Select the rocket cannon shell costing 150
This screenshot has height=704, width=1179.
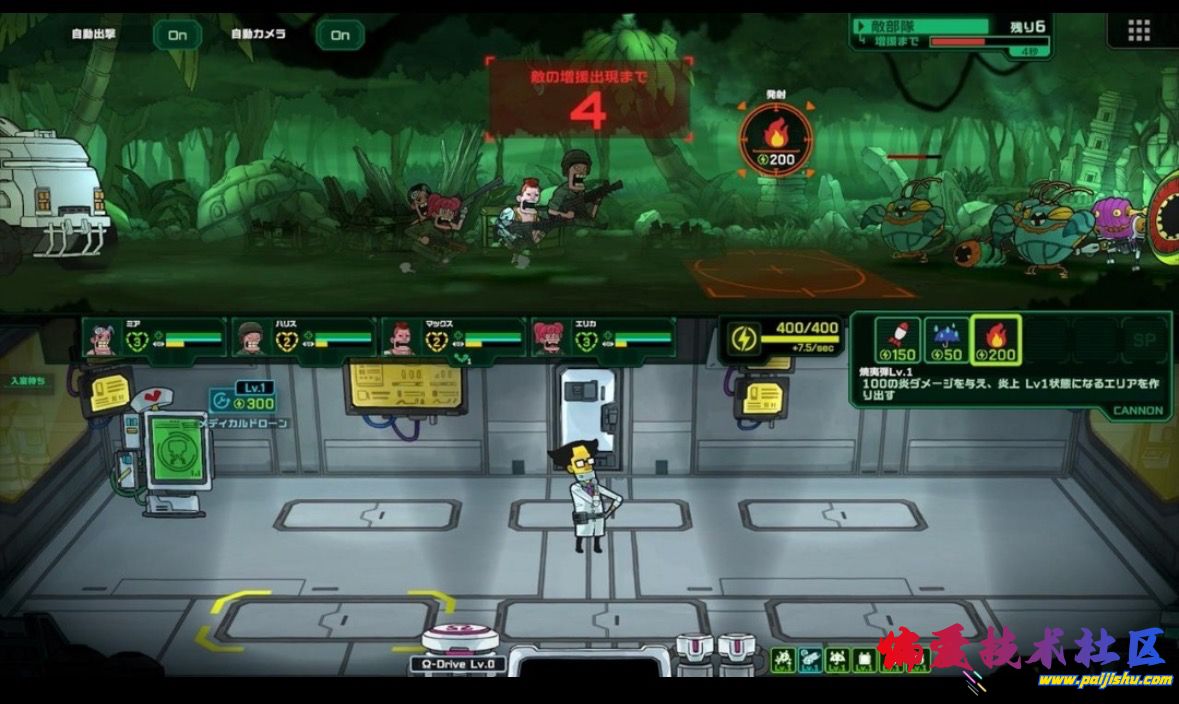click(x=897, y=341)
